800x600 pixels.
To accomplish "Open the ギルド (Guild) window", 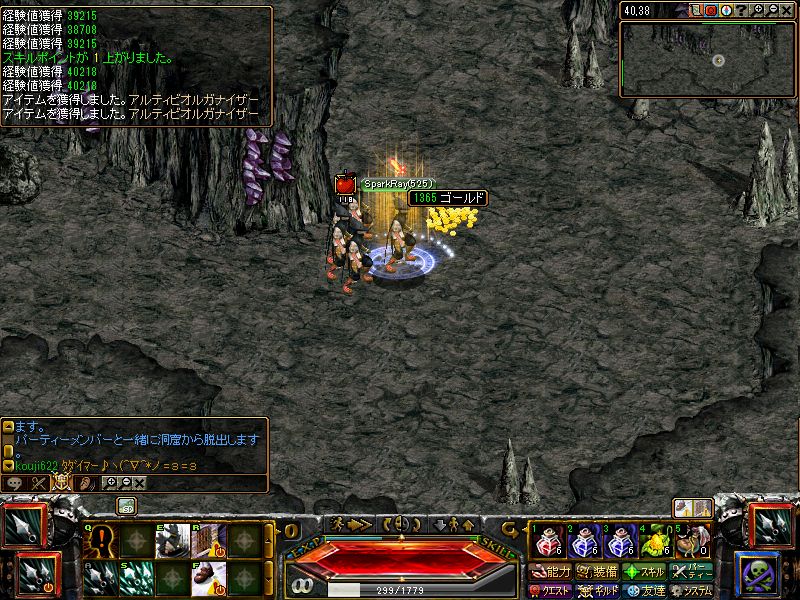I will pyautogui.click(x=598, y=591).
